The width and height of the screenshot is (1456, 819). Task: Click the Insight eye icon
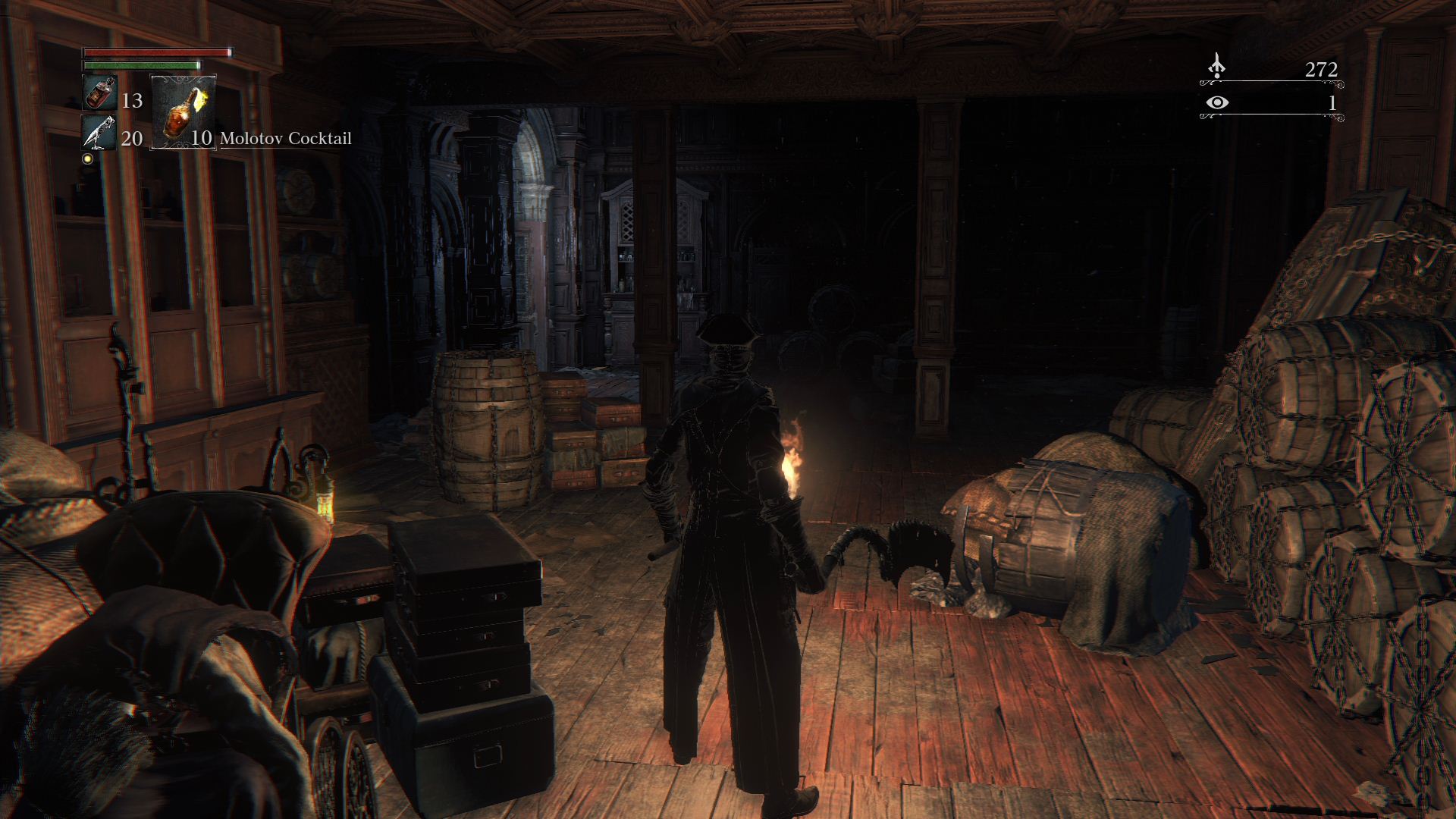[x=1217, y=102]
